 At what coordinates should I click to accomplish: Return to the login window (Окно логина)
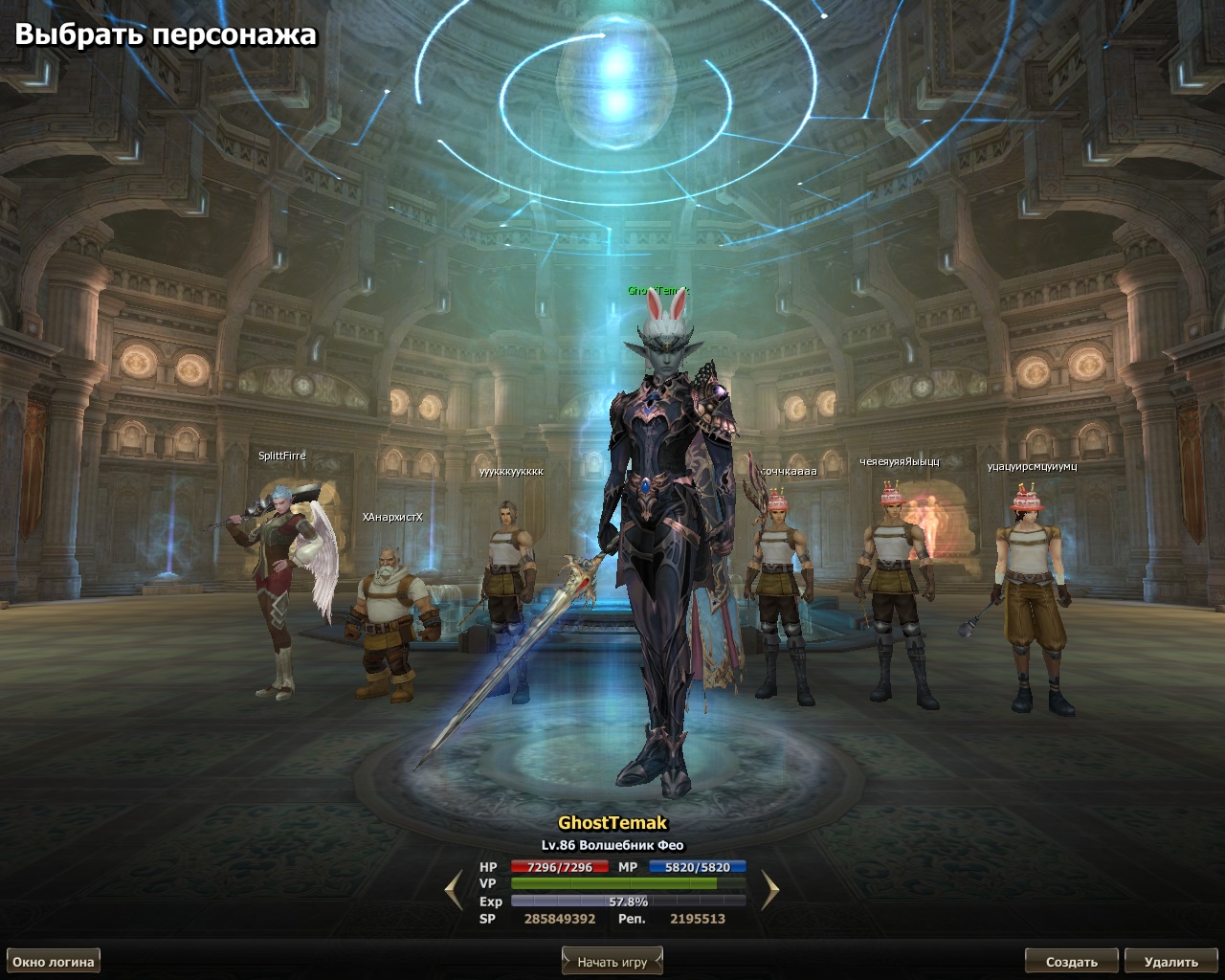click(54, 962)
